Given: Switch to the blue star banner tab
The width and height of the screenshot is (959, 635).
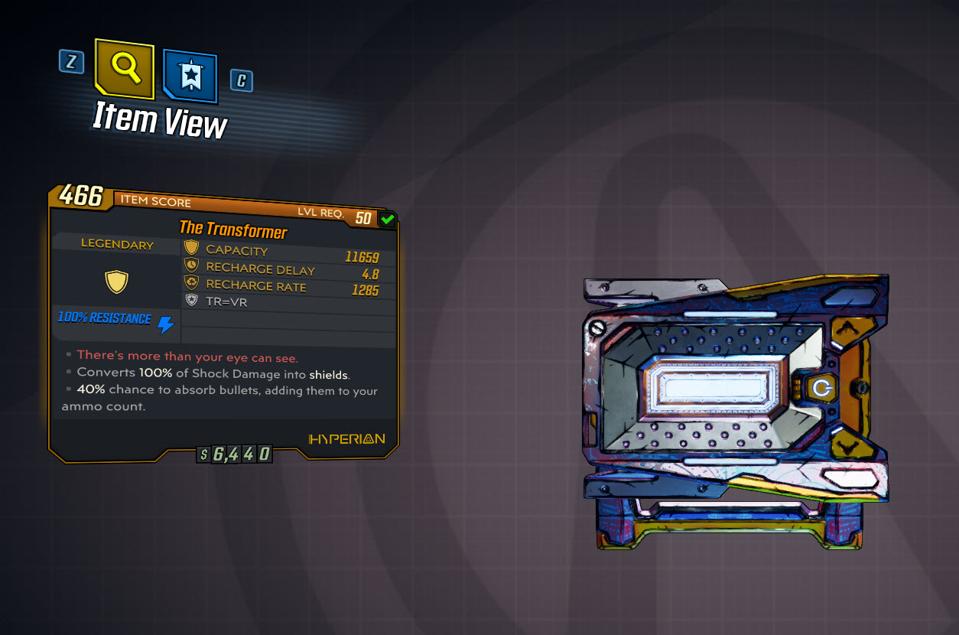Looking at the screenshot, I should tap(190, 77).
